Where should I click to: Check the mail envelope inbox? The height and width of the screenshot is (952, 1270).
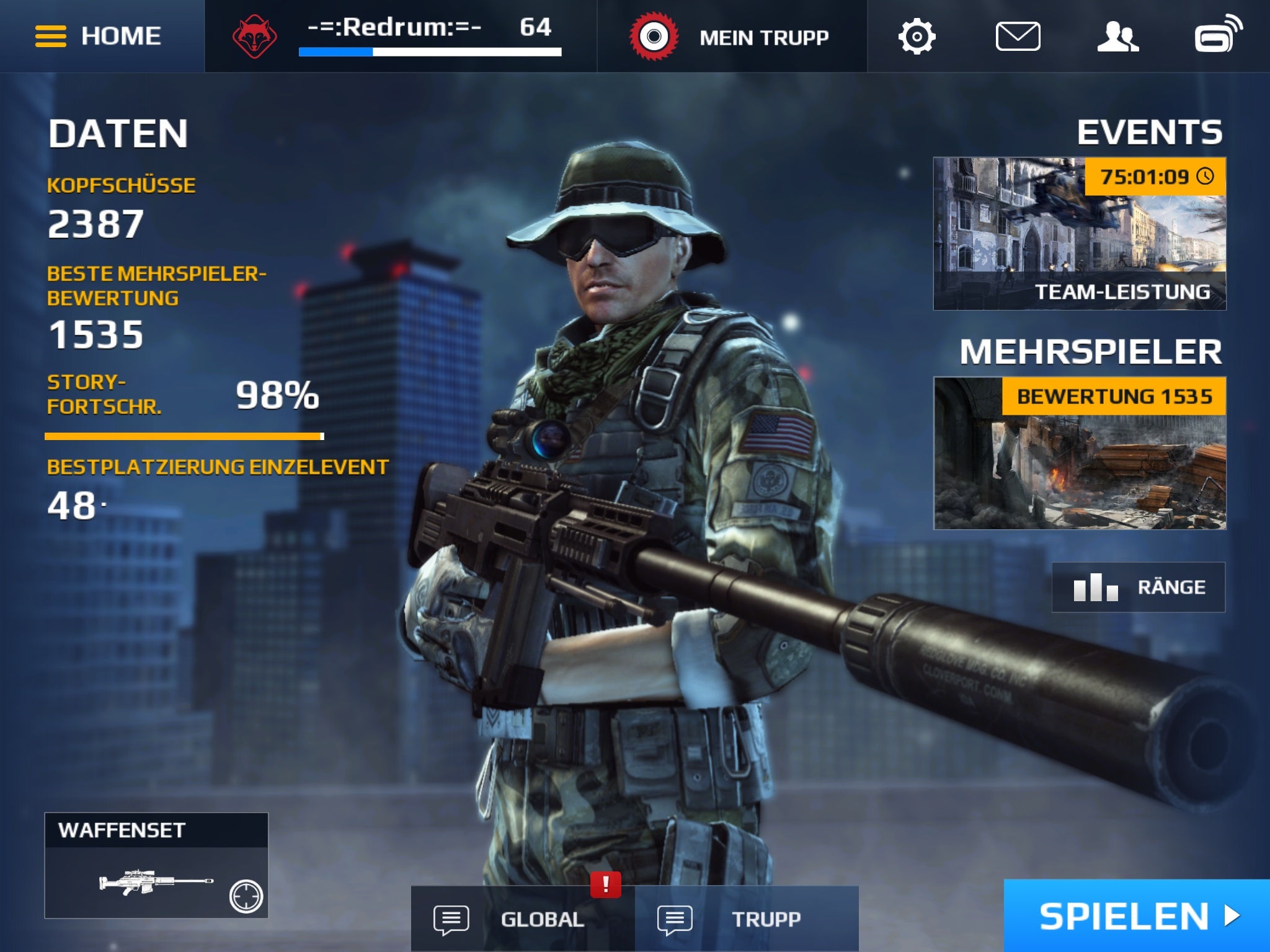tap(1018, 37)
